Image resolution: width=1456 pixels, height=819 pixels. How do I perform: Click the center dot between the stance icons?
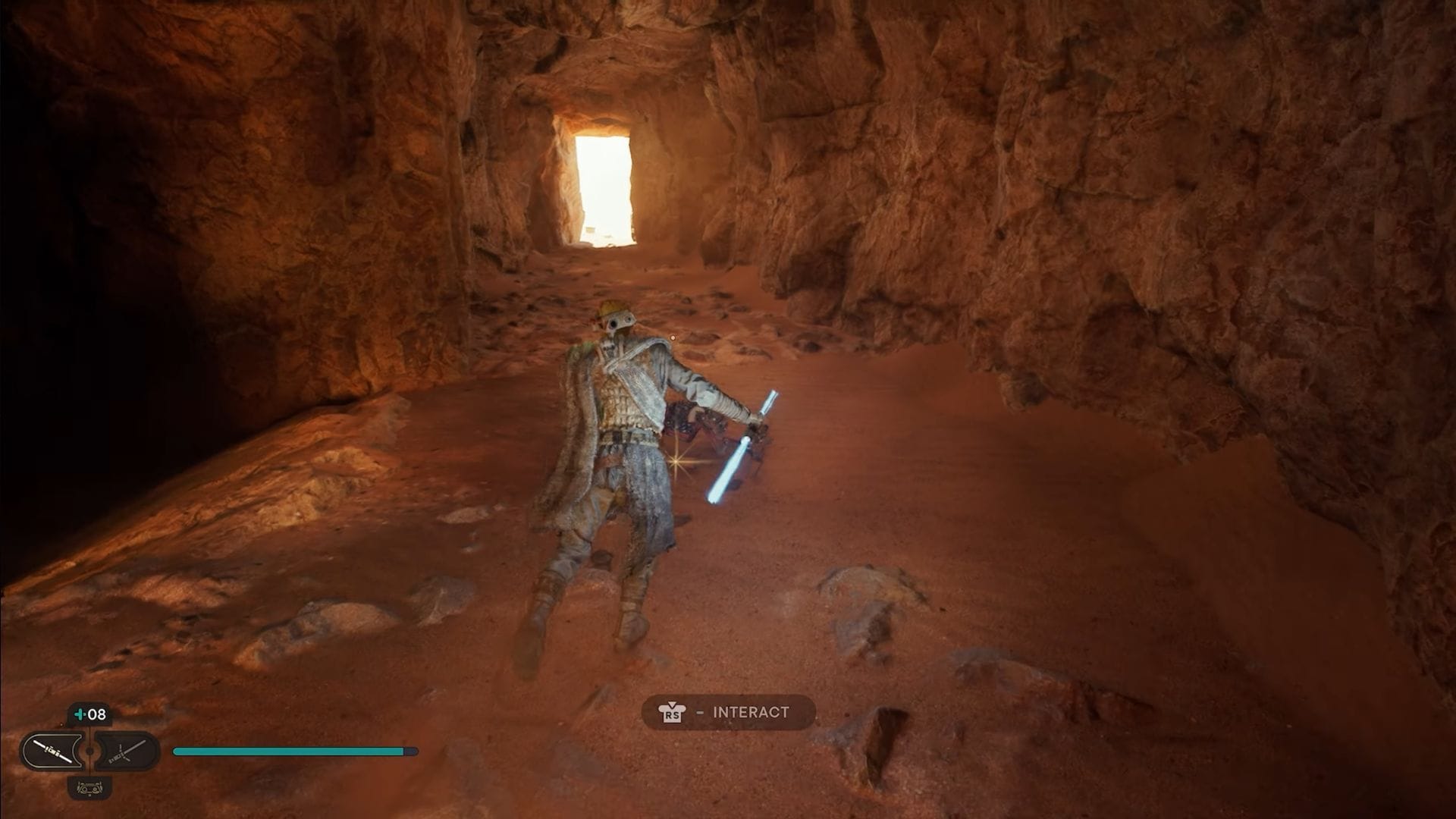coord(89,752)
